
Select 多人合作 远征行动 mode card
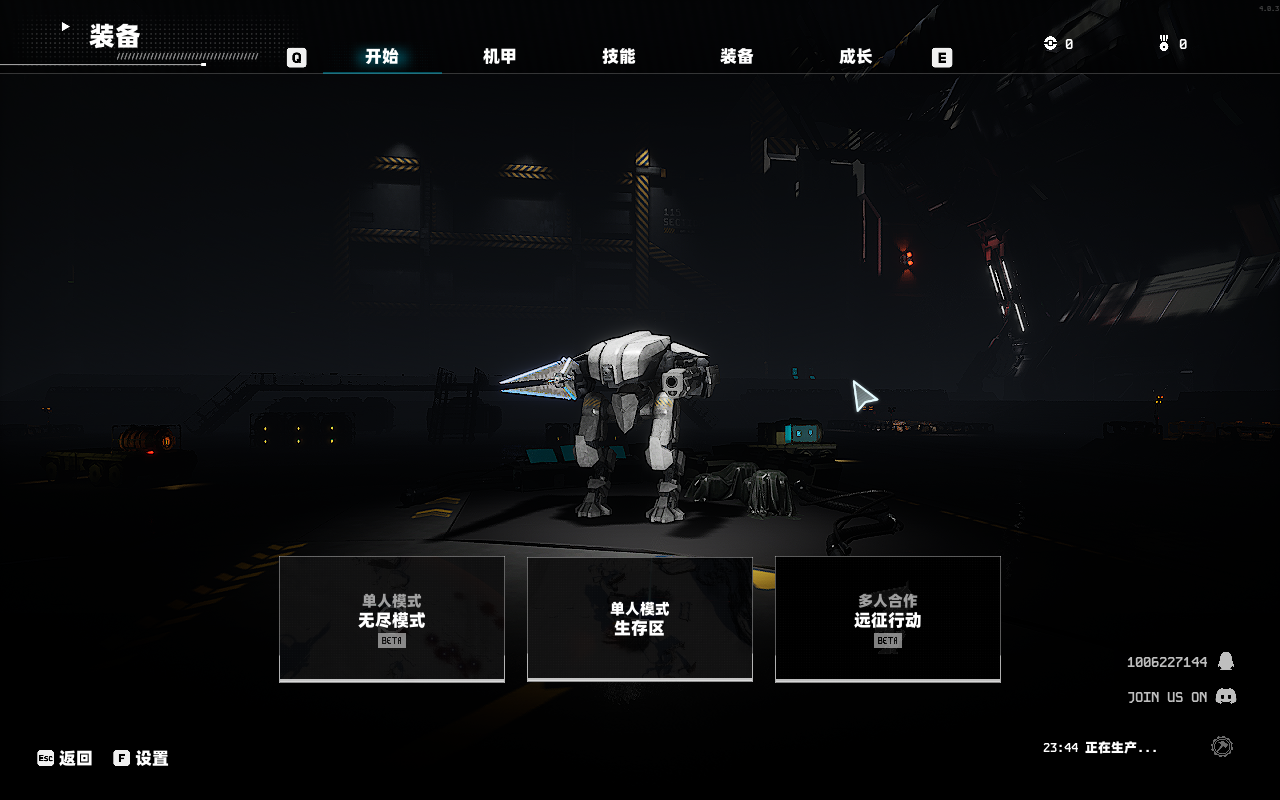(888, 619)
